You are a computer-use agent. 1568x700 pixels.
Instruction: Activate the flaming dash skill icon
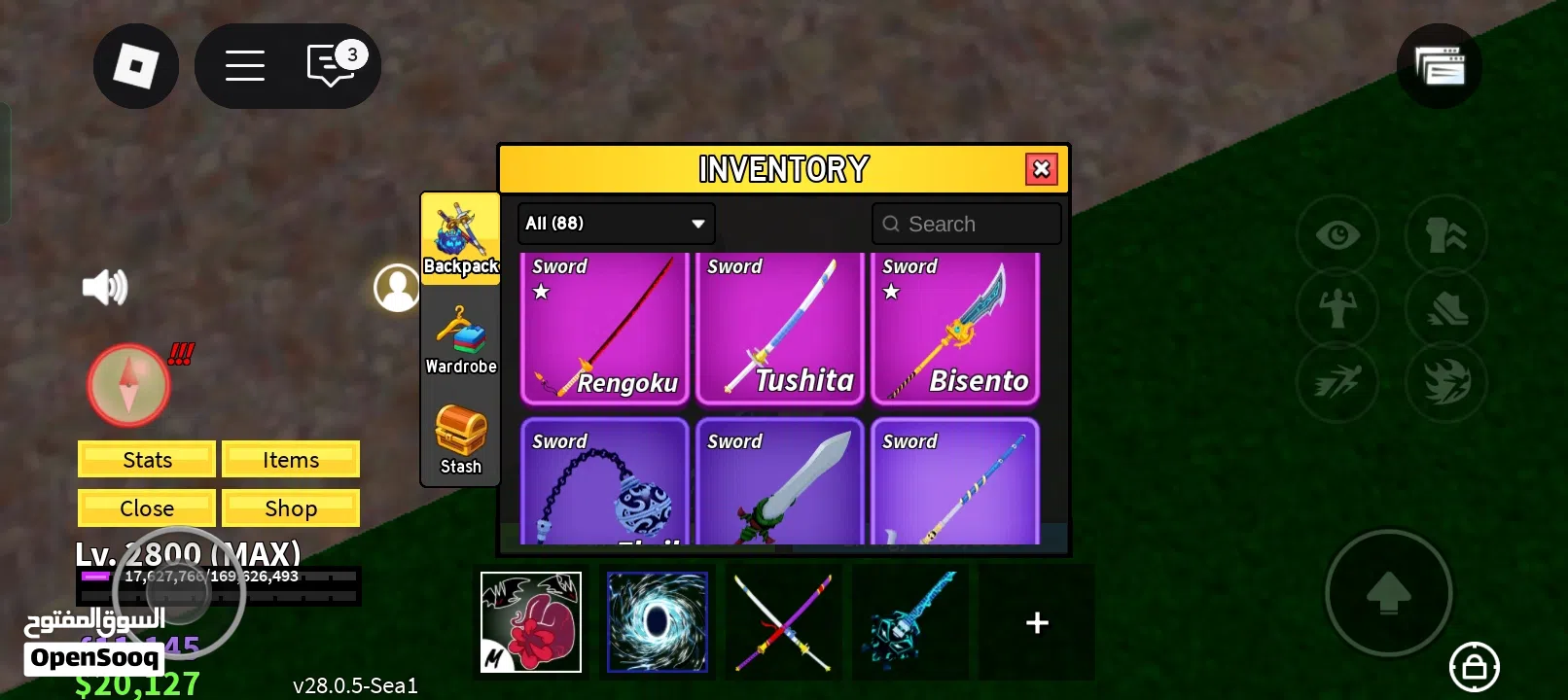point(1446,382)
